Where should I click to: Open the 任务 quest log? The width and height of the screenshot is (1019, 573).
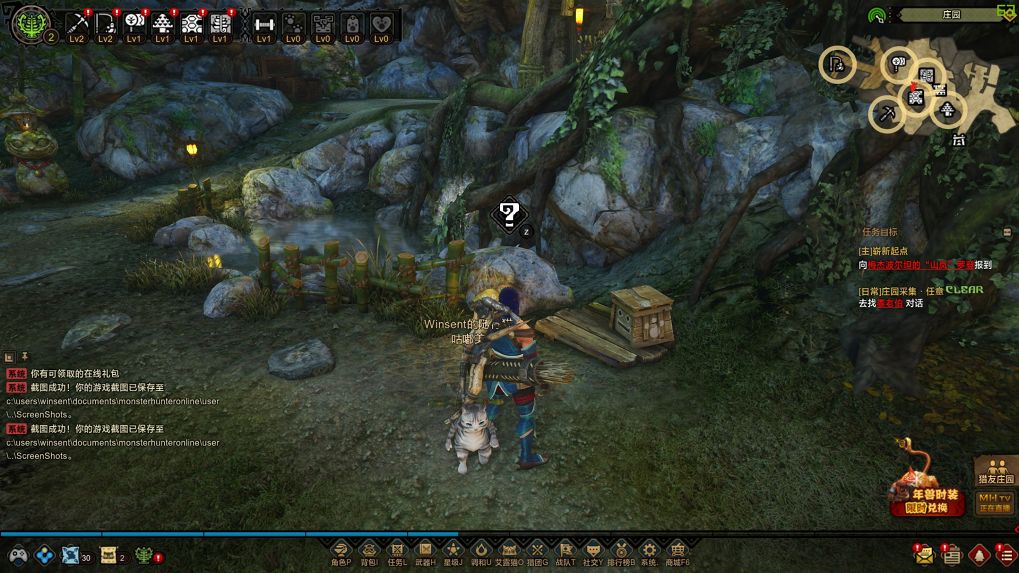pos(397,552)
